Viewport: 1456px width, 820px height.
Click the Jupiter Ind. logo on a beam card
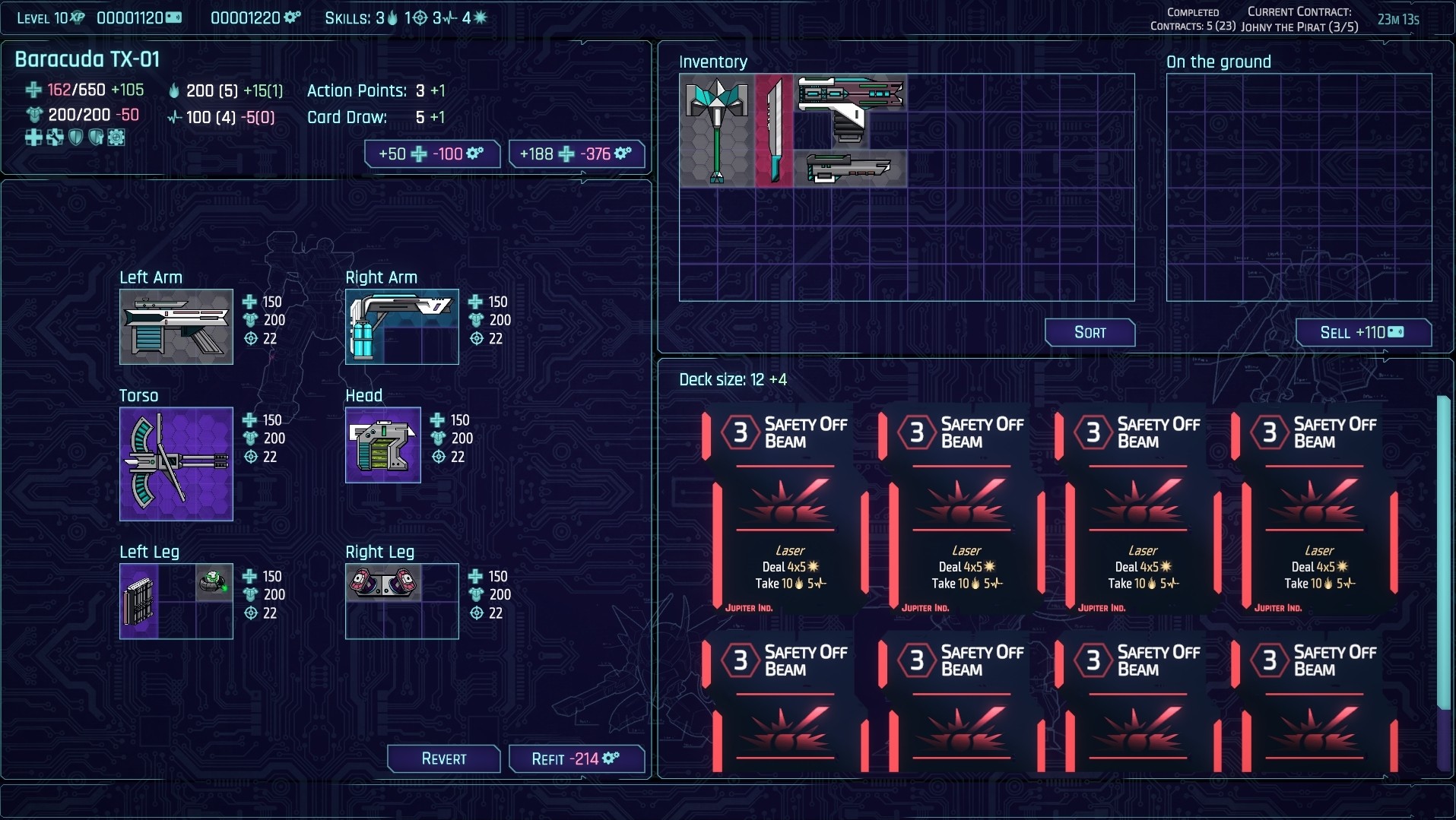click(749, 607)
